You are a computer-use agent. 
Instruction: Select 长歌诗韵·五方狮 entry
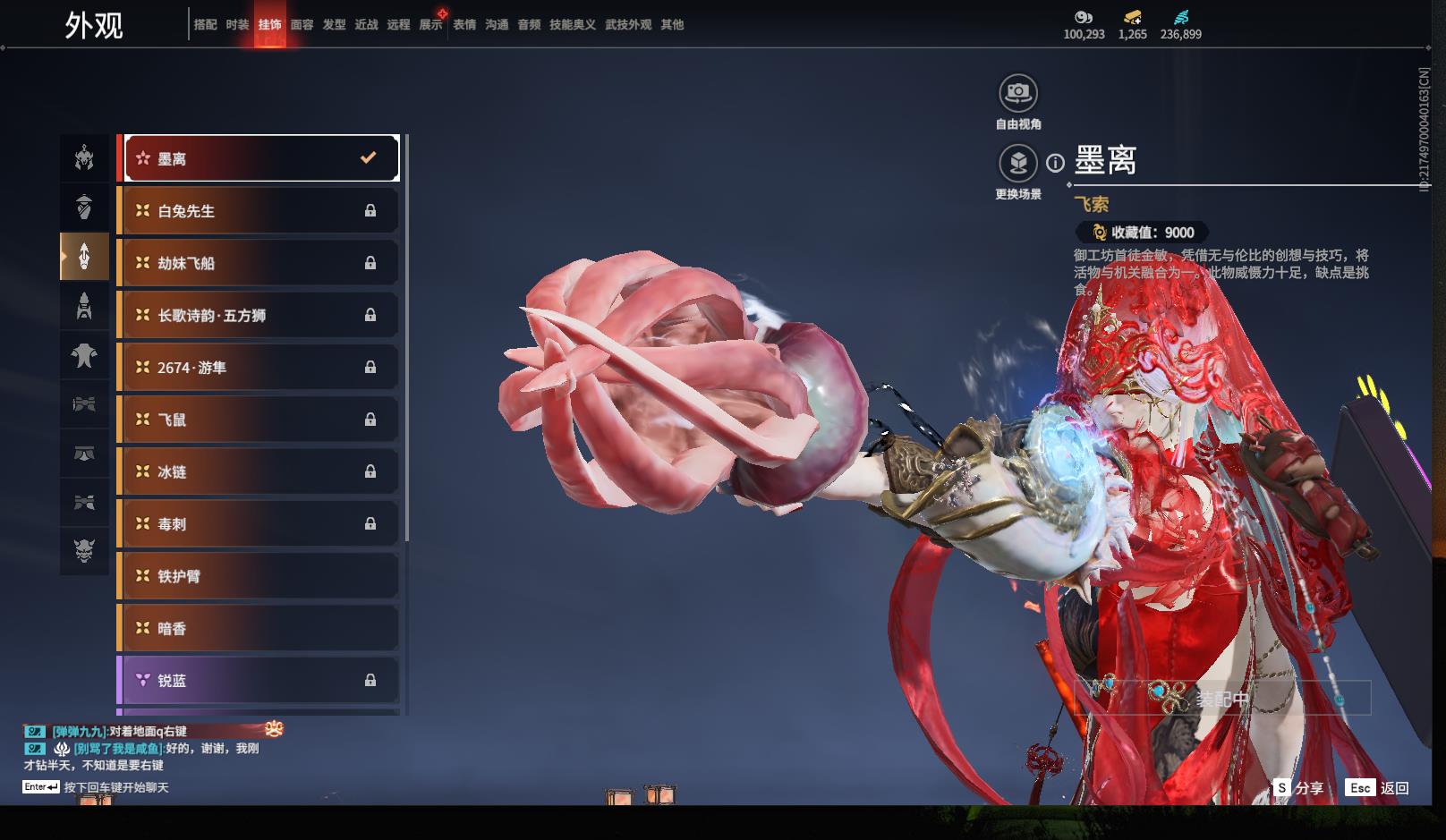259,315
